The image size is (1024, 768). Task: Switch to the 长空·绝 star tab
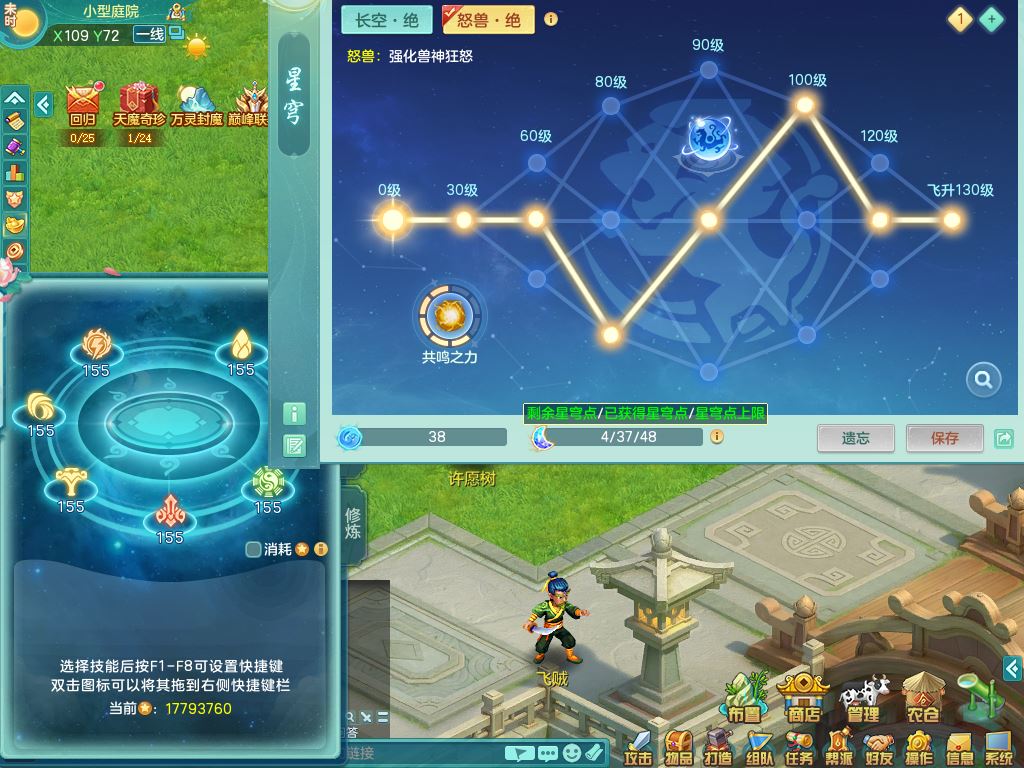(387, 20)
